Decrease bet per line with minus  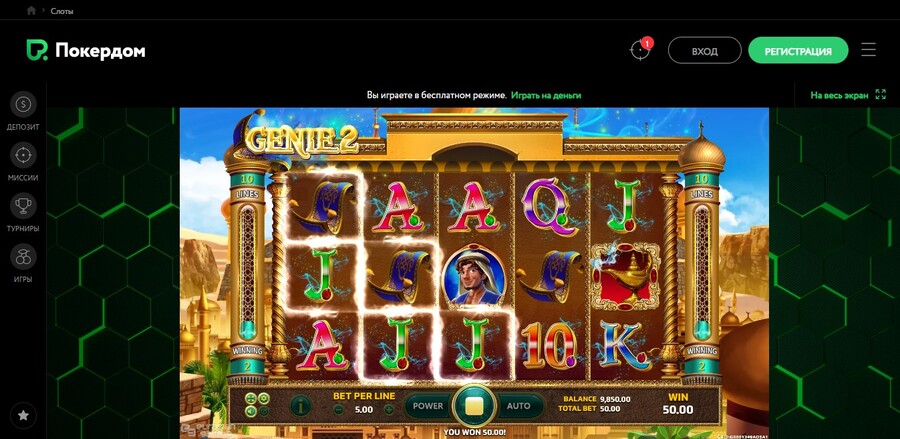click(x=339, y=409)
